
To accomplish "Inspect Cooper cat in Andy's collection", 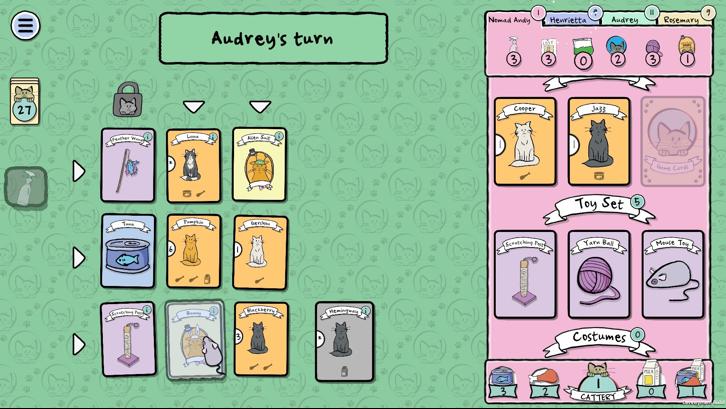I will click(x=524, y=141).
